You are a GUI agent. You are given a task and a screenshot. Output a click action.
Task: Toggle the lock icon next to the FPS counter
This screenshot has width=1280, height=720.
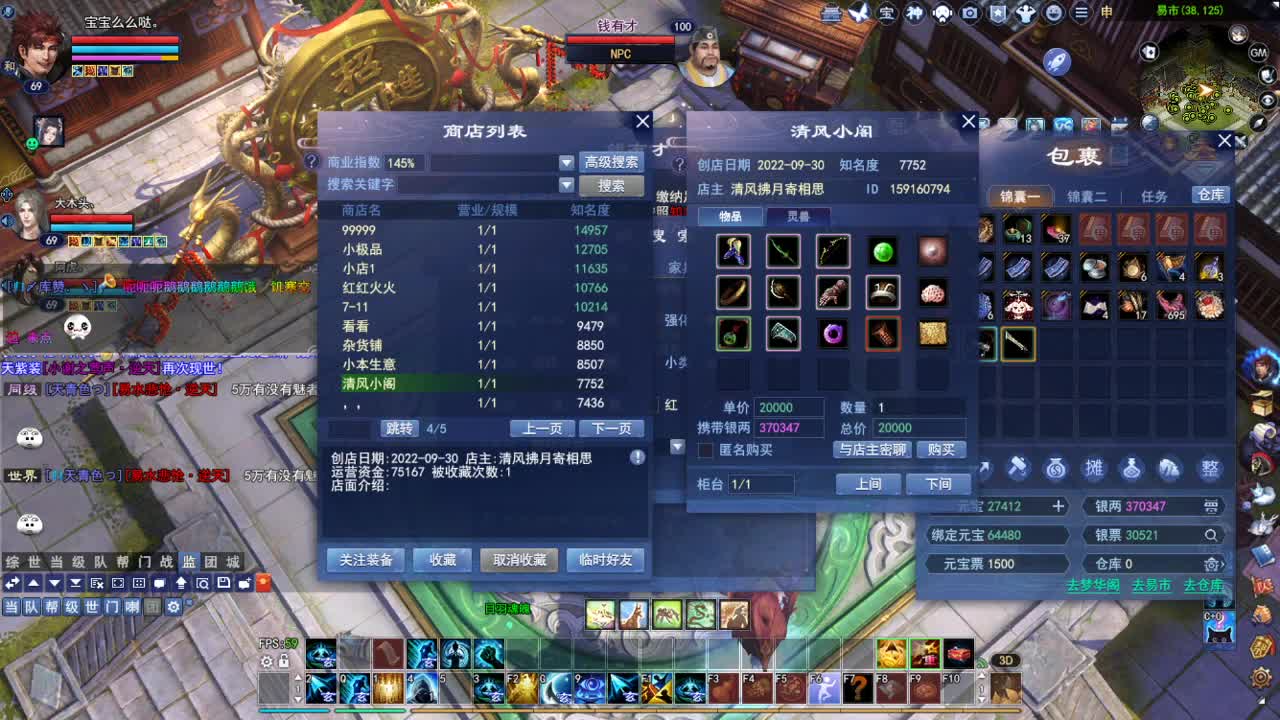click(284, 661)
